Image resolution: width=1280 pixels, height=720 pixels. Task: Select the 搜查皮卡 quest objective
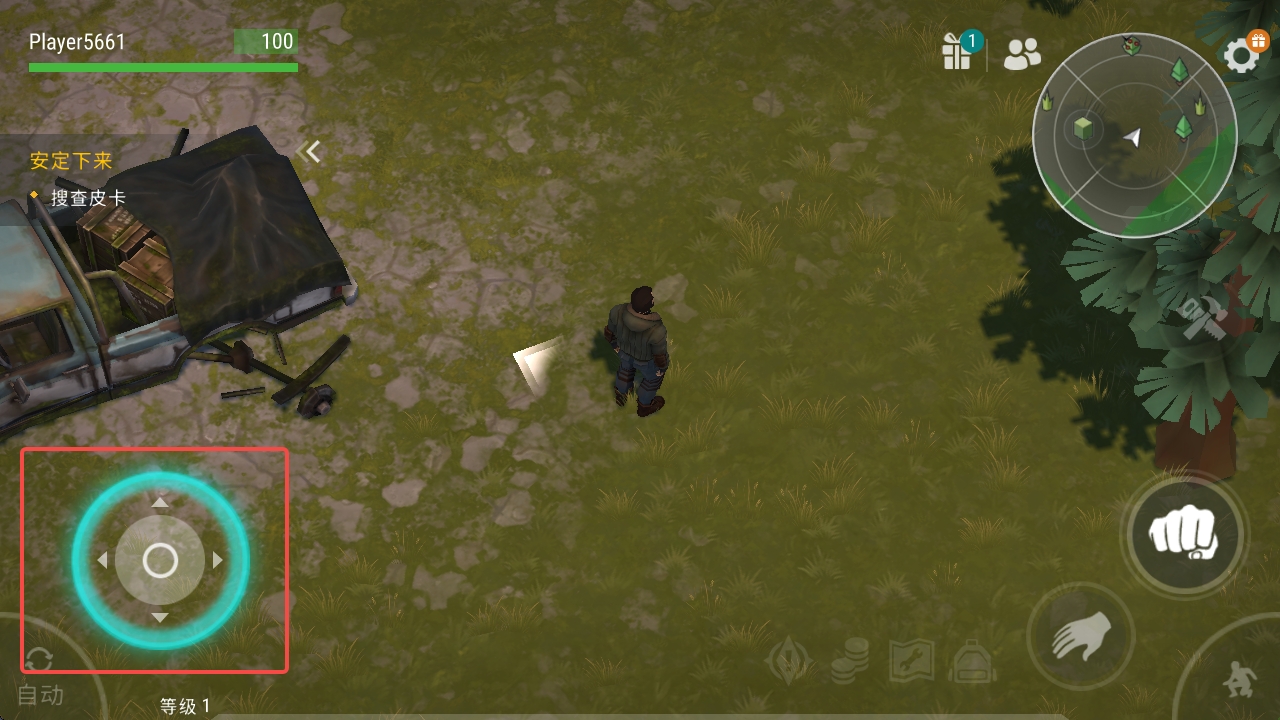click(88, 198)
